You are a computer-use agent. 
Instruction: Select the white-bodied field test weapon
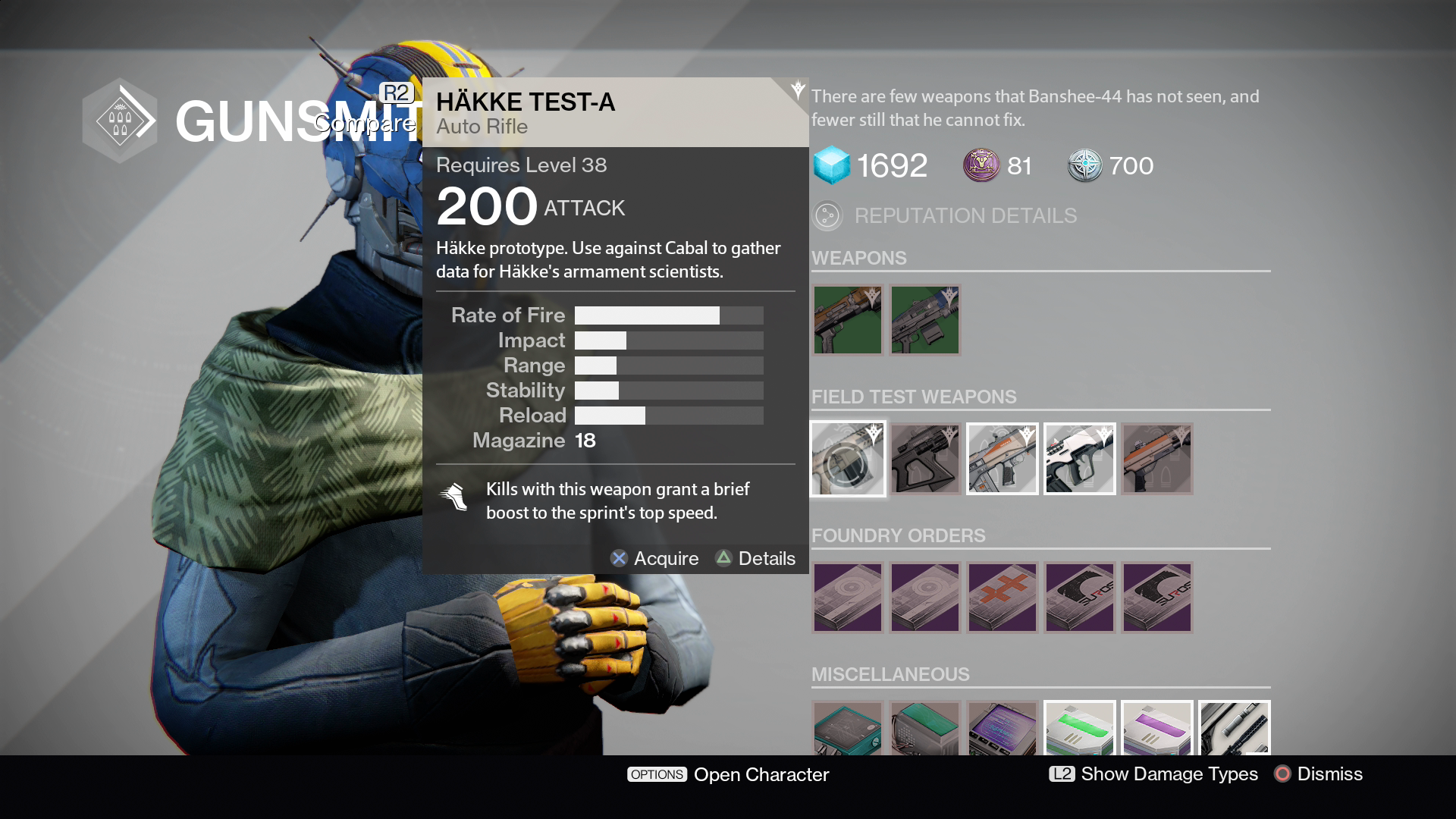1080,459
